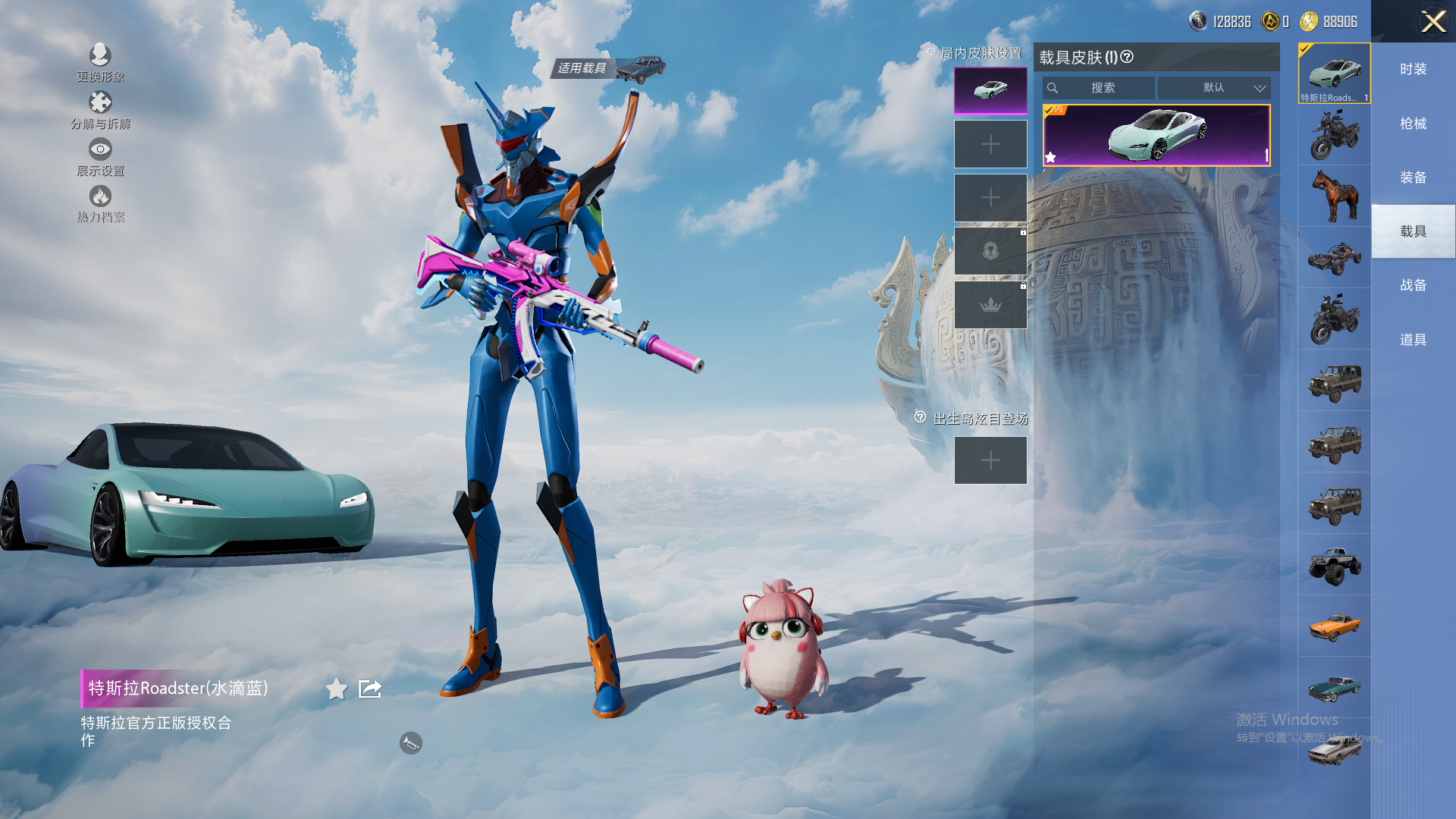
Task: Select the Tesla Roadster skin card
Action: coord(1156,135)
